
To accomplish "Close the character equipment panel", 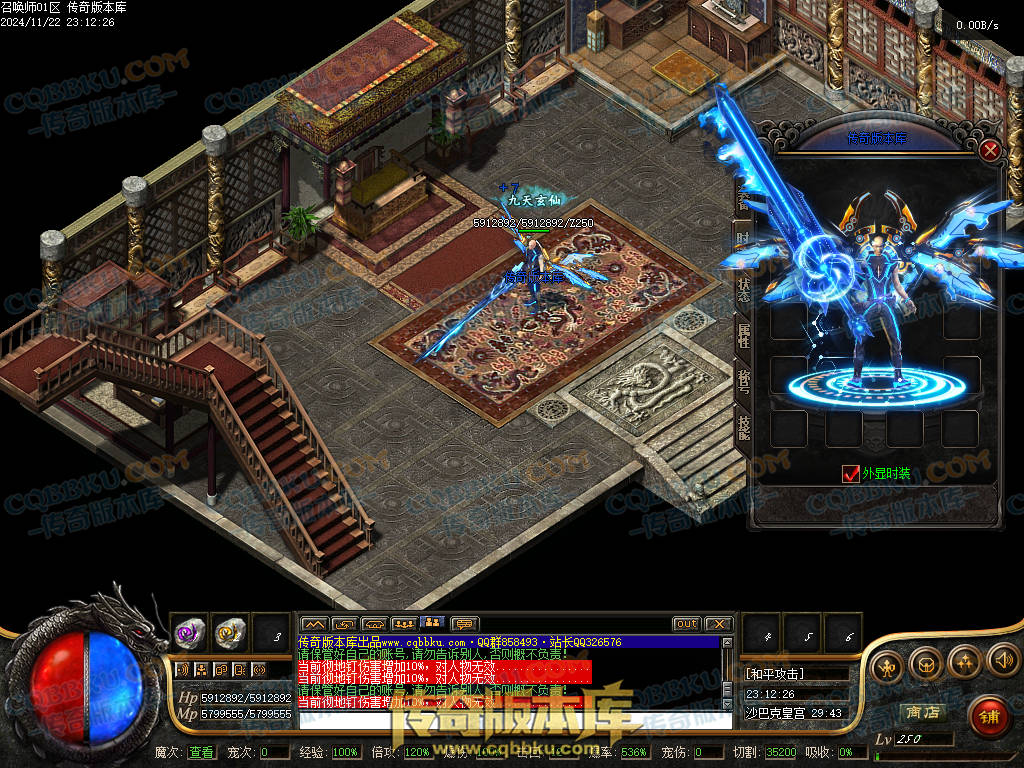I will 990,151.
